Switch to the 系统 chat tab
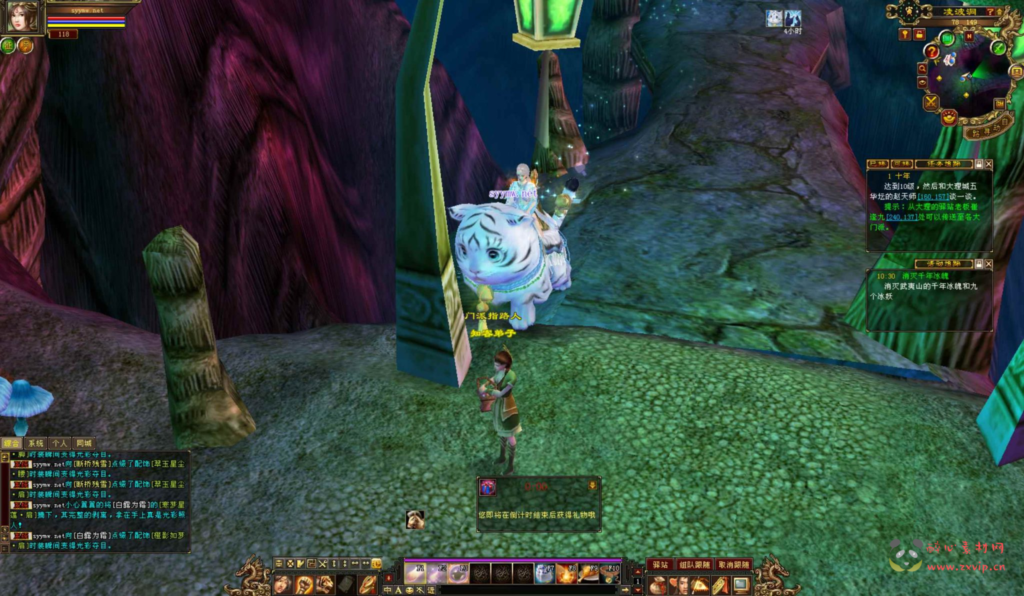The width and height of the screenshot is (1024, 596). click(36, 442)
